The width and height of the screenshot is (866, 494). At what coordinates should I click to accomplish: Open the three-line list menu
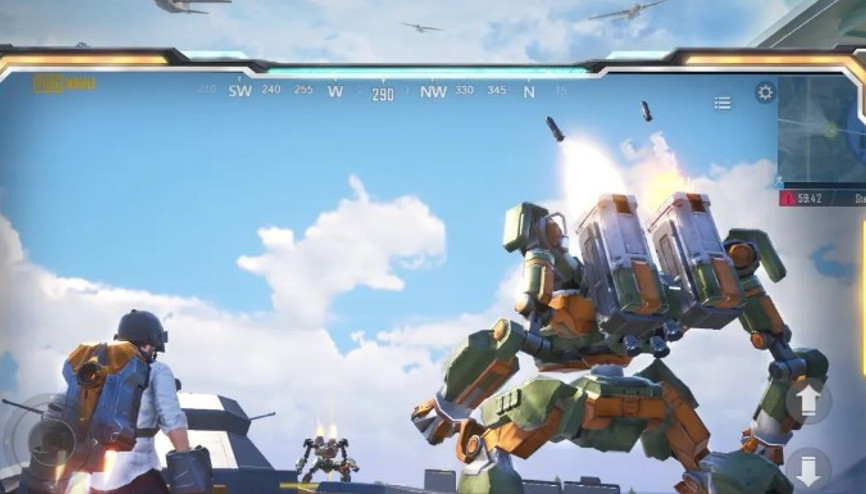(x=722, y=103)
